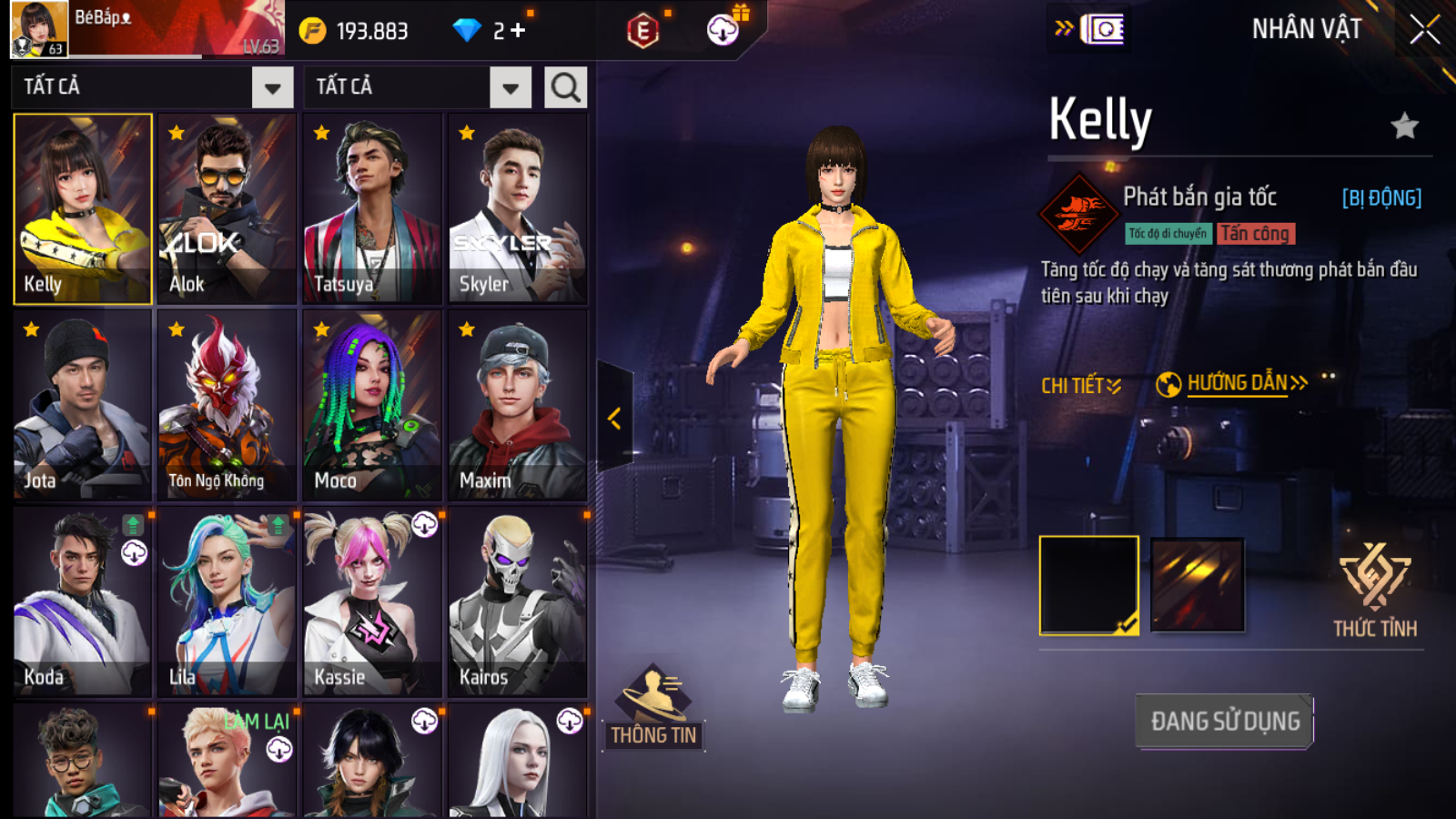1456x819 pixels.
Task: Expand CHI TIẾT skill details
Action: coord(1080,386)
